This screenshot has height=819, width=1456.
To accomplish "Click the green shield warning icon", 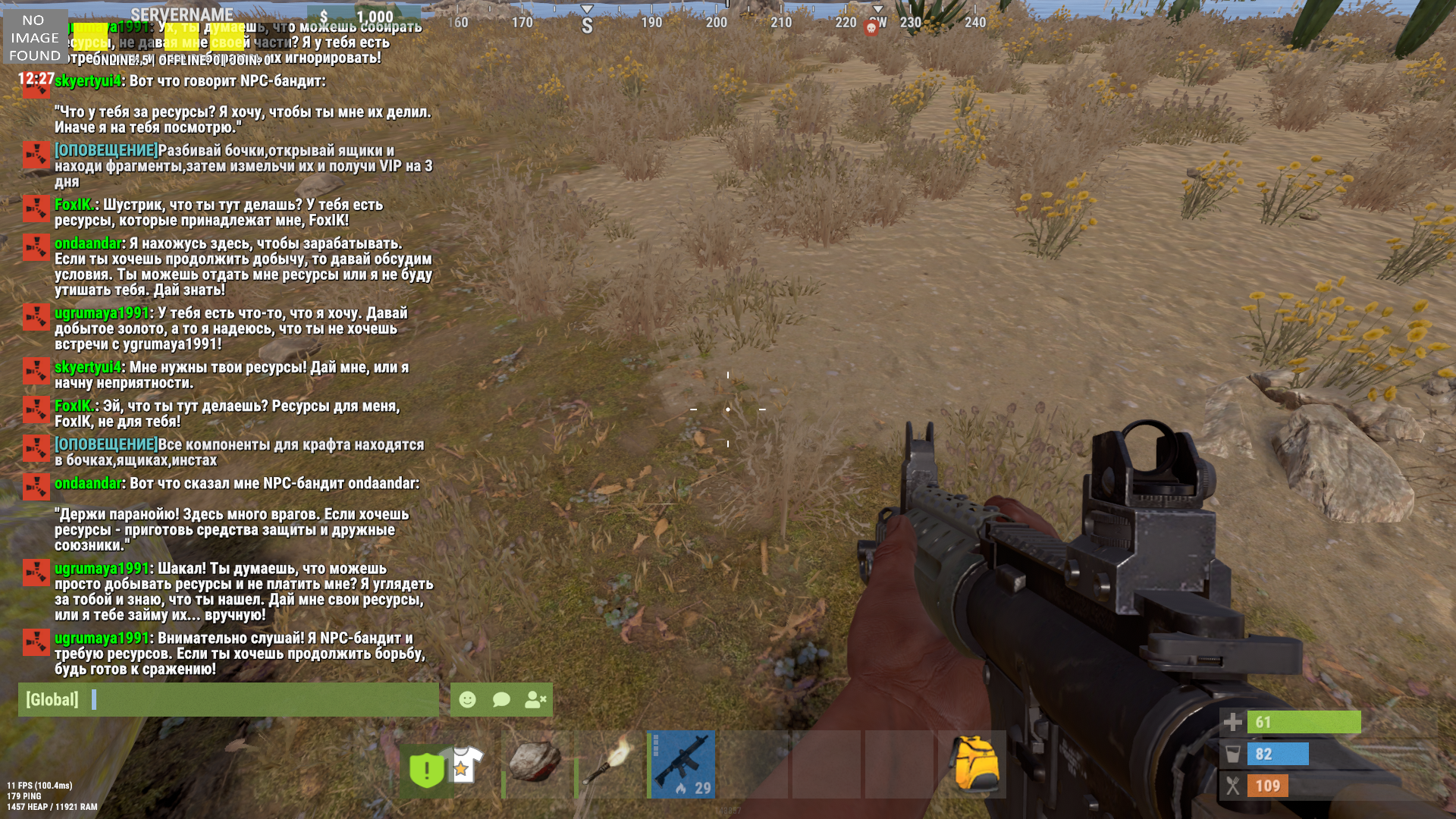I will click(x=426, y=770).
